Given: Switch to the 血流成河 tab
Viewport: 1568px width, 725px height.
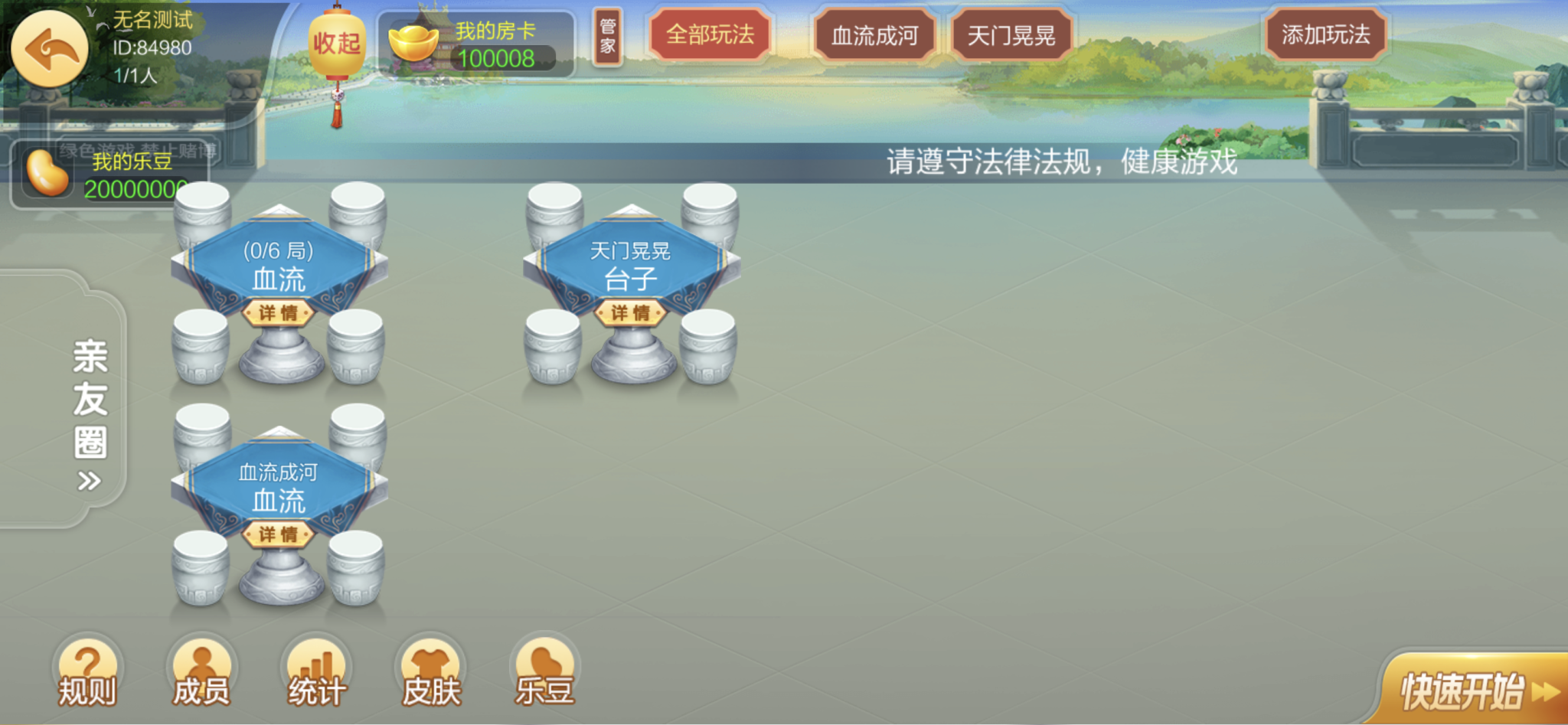Looking at the screenshot, I should tap(874, 34).
